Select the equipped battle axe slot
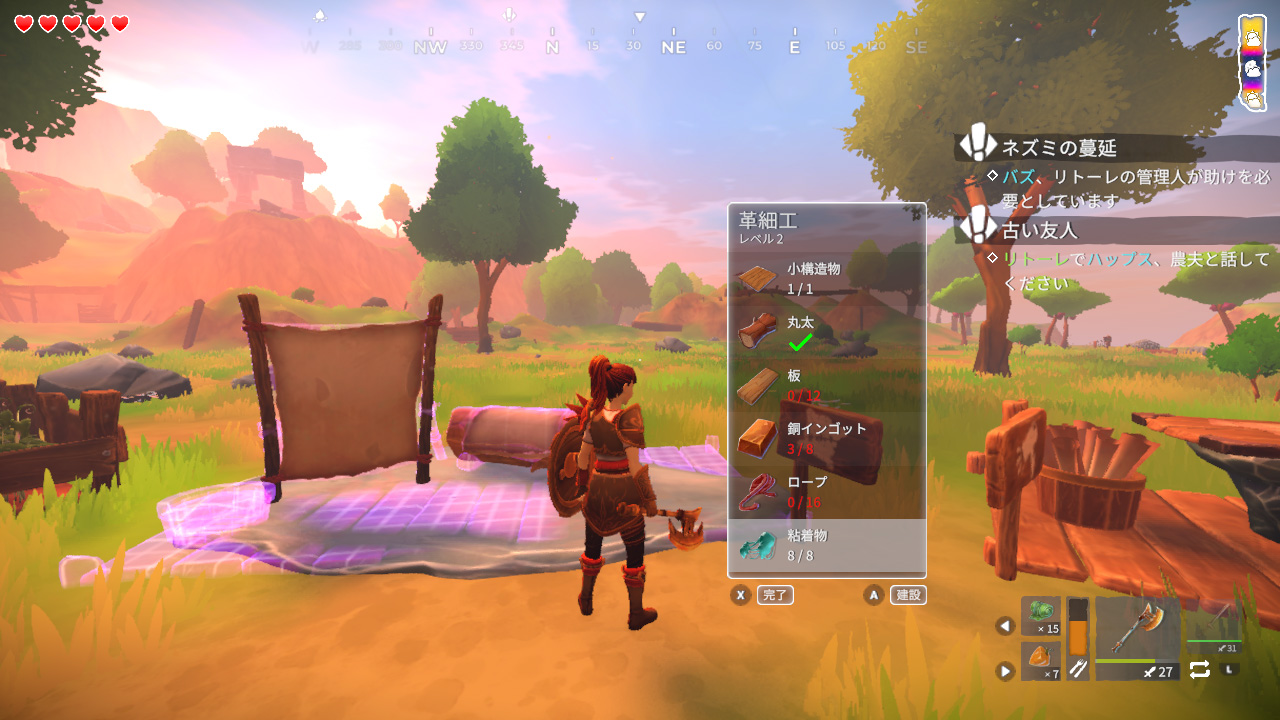This screenshot has height=720, width=1280. point(1138,638)
